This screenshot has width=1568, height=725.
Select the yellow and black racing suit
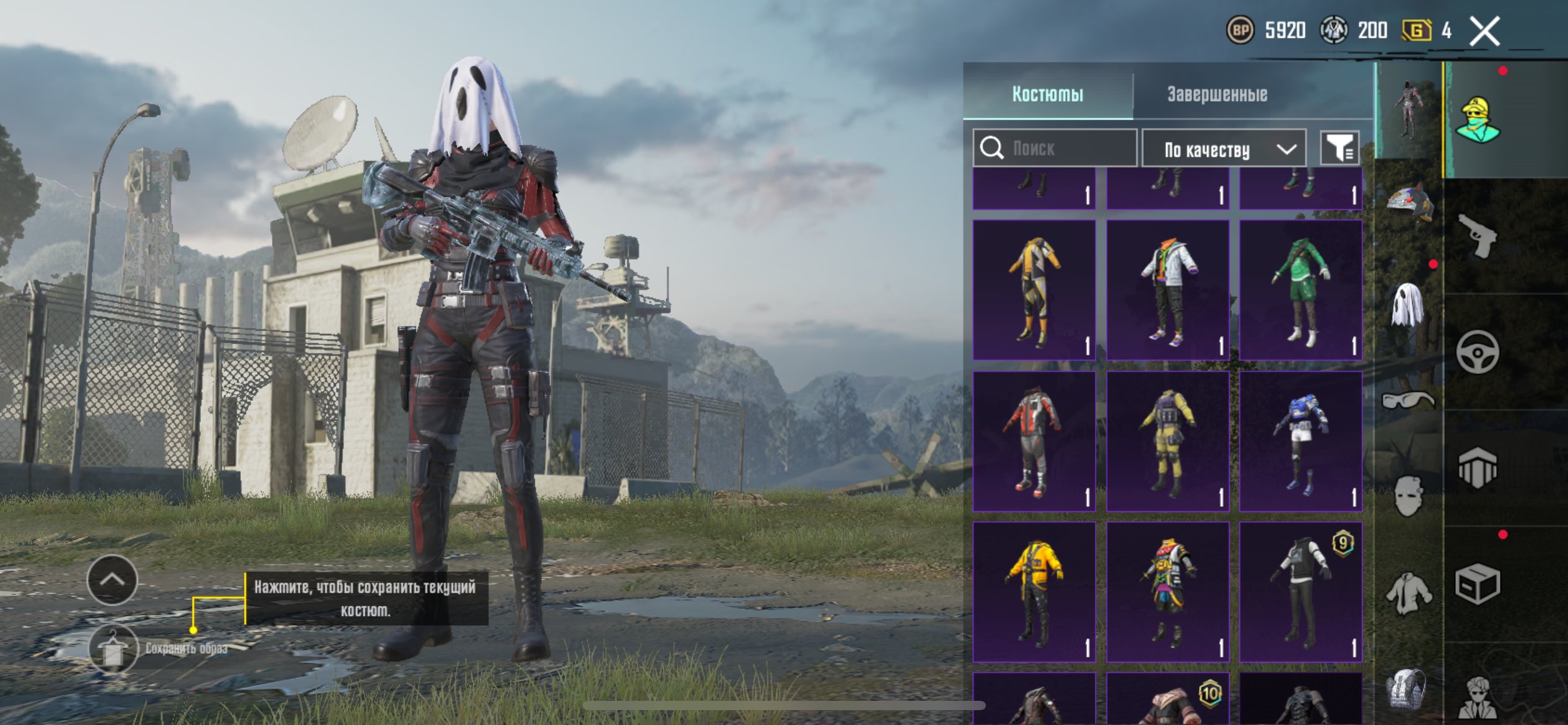1034,290
